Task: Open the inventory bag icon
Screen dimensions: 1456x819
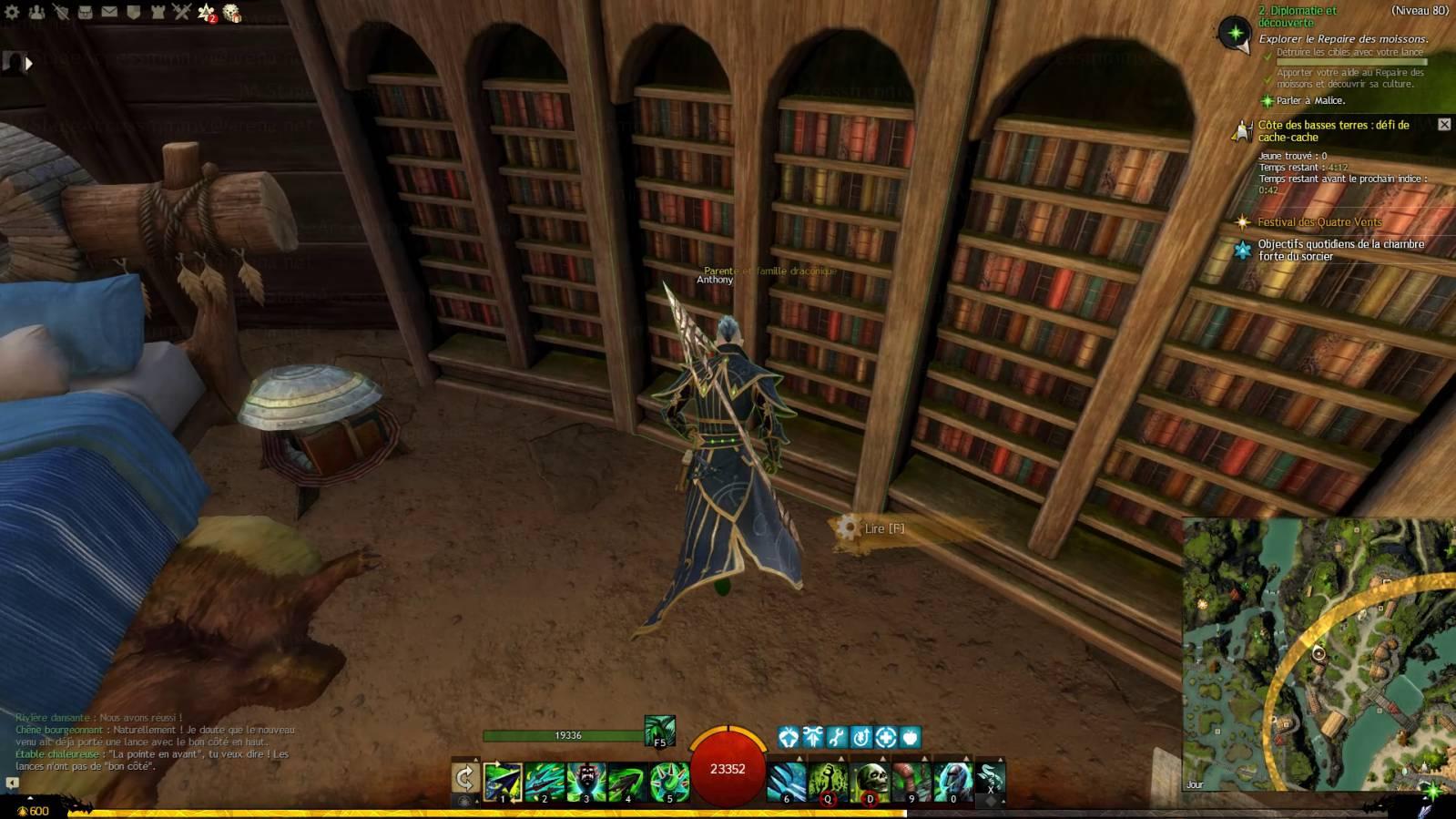Action: 85,12
